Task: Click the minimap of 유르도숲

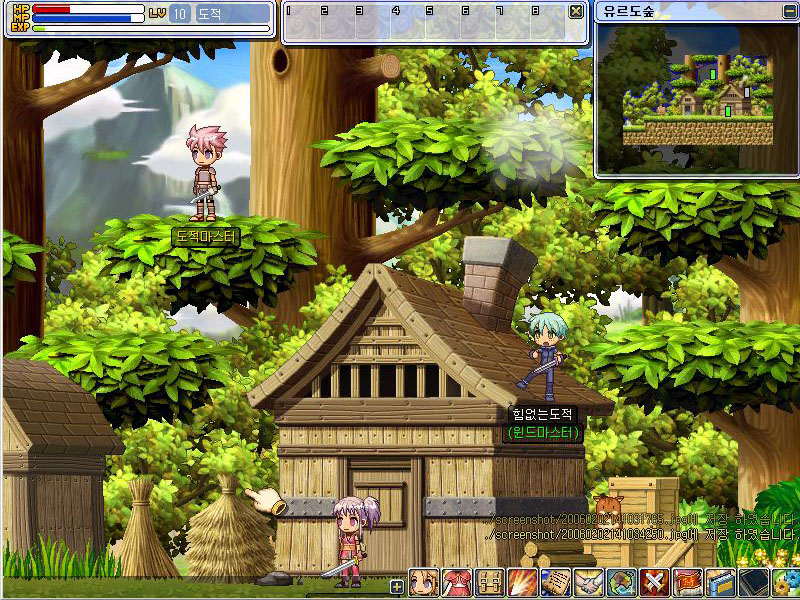Action: [x=697, y=97]
